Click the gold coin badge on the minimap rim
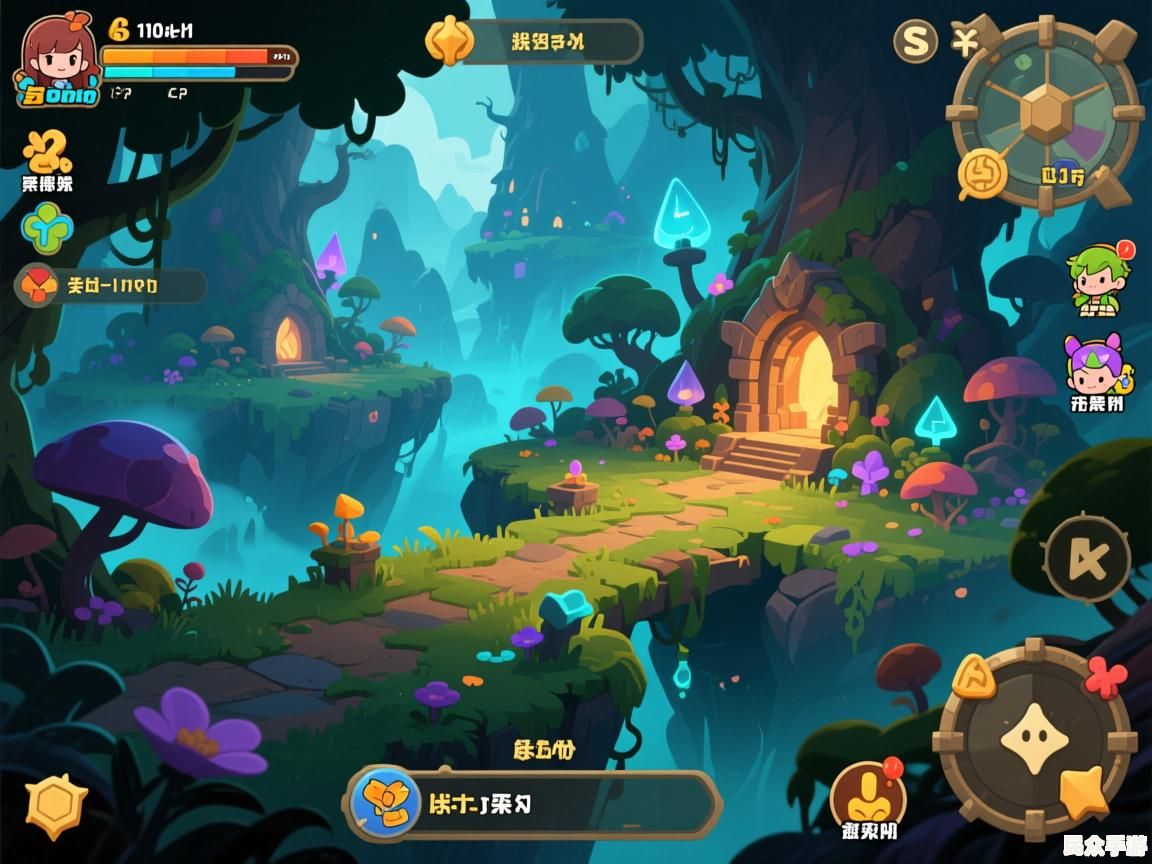Viewport: 1152px width, 864px height. (982, 174)
